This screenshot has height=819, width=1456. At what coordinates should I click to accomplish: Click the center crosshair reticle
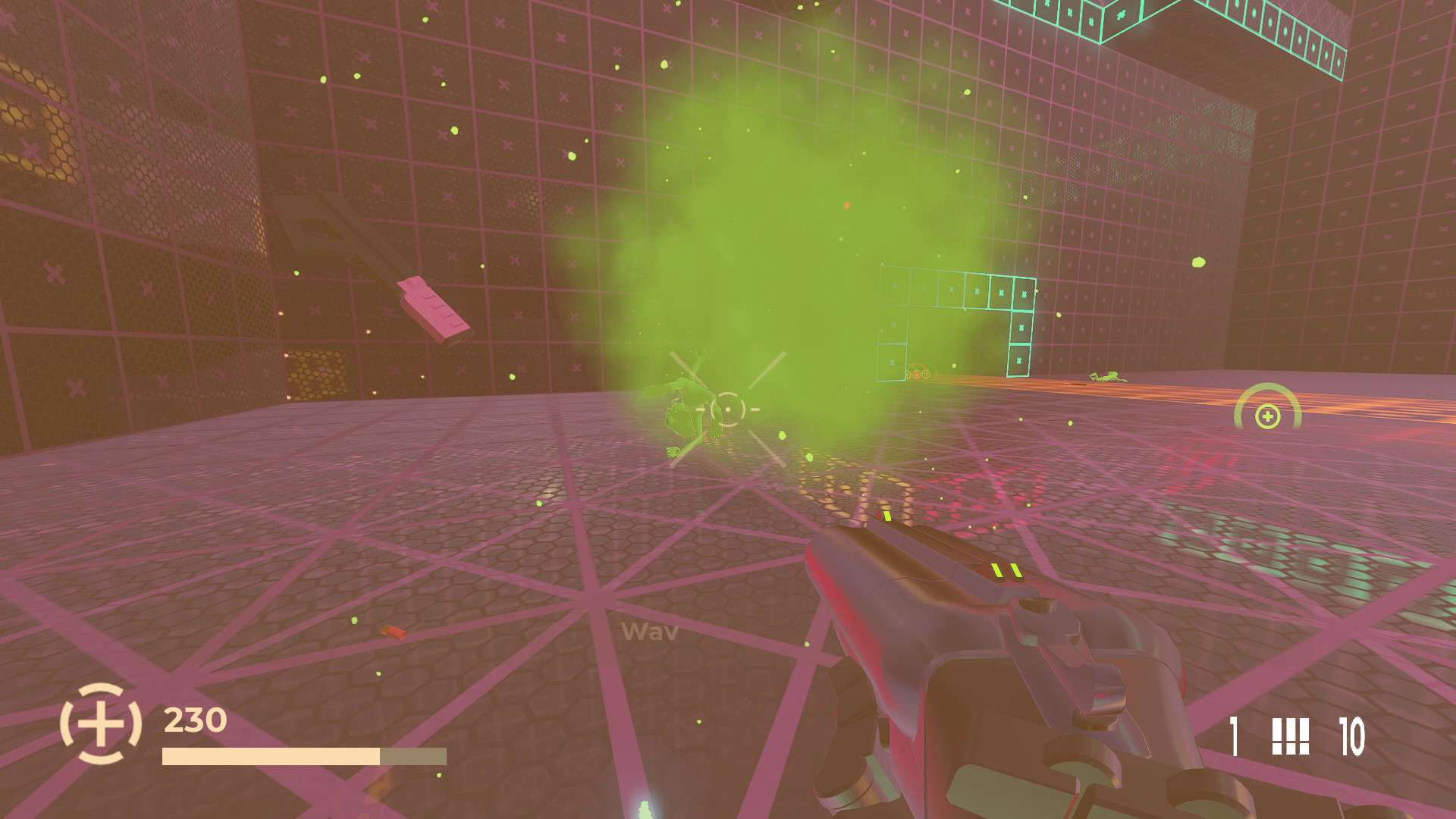pos(730,409)
